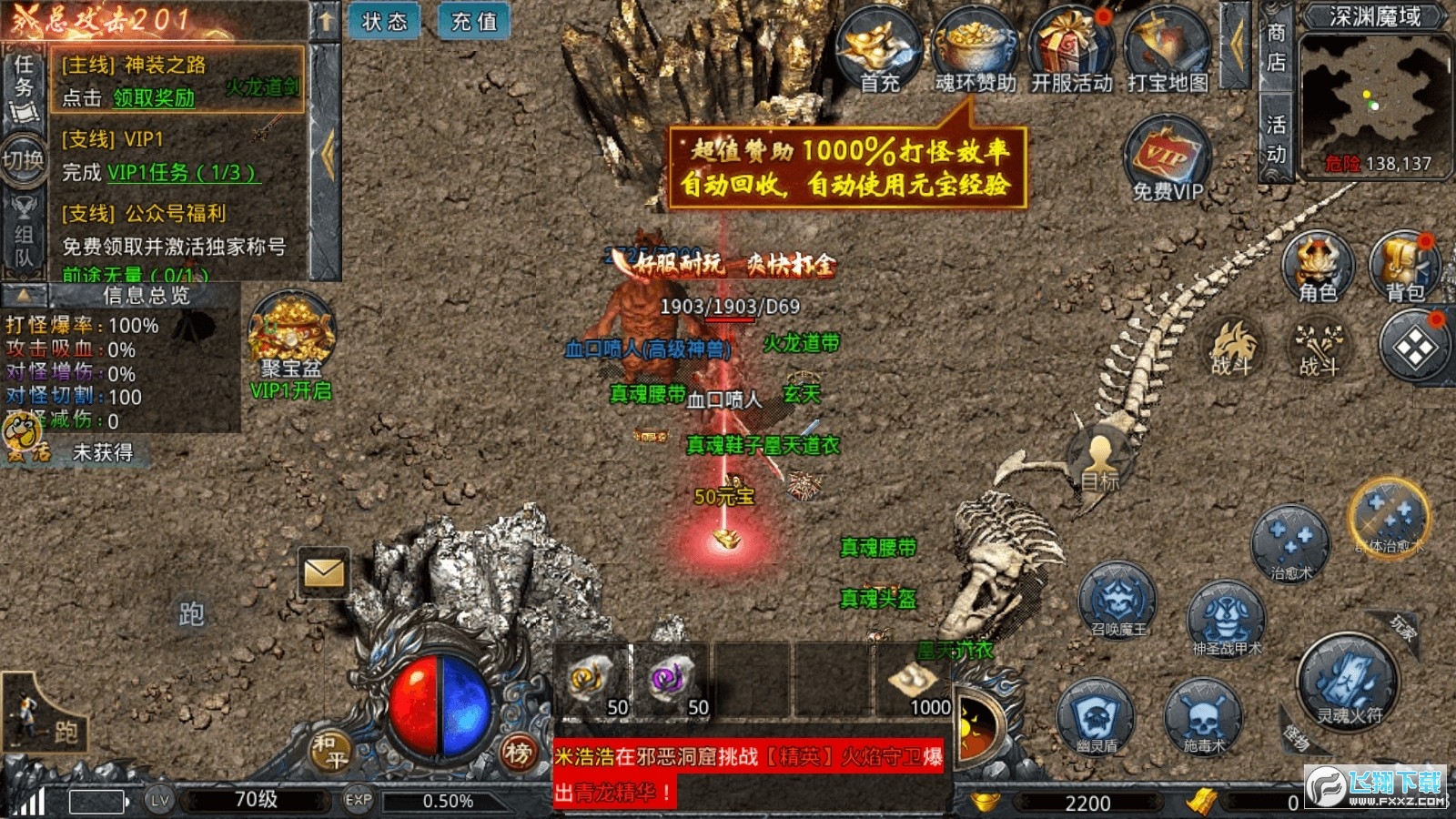The image size is (1456, 819).
Task: Click the 领取奖励 claim reward link
Action: [x=154, y=98]
